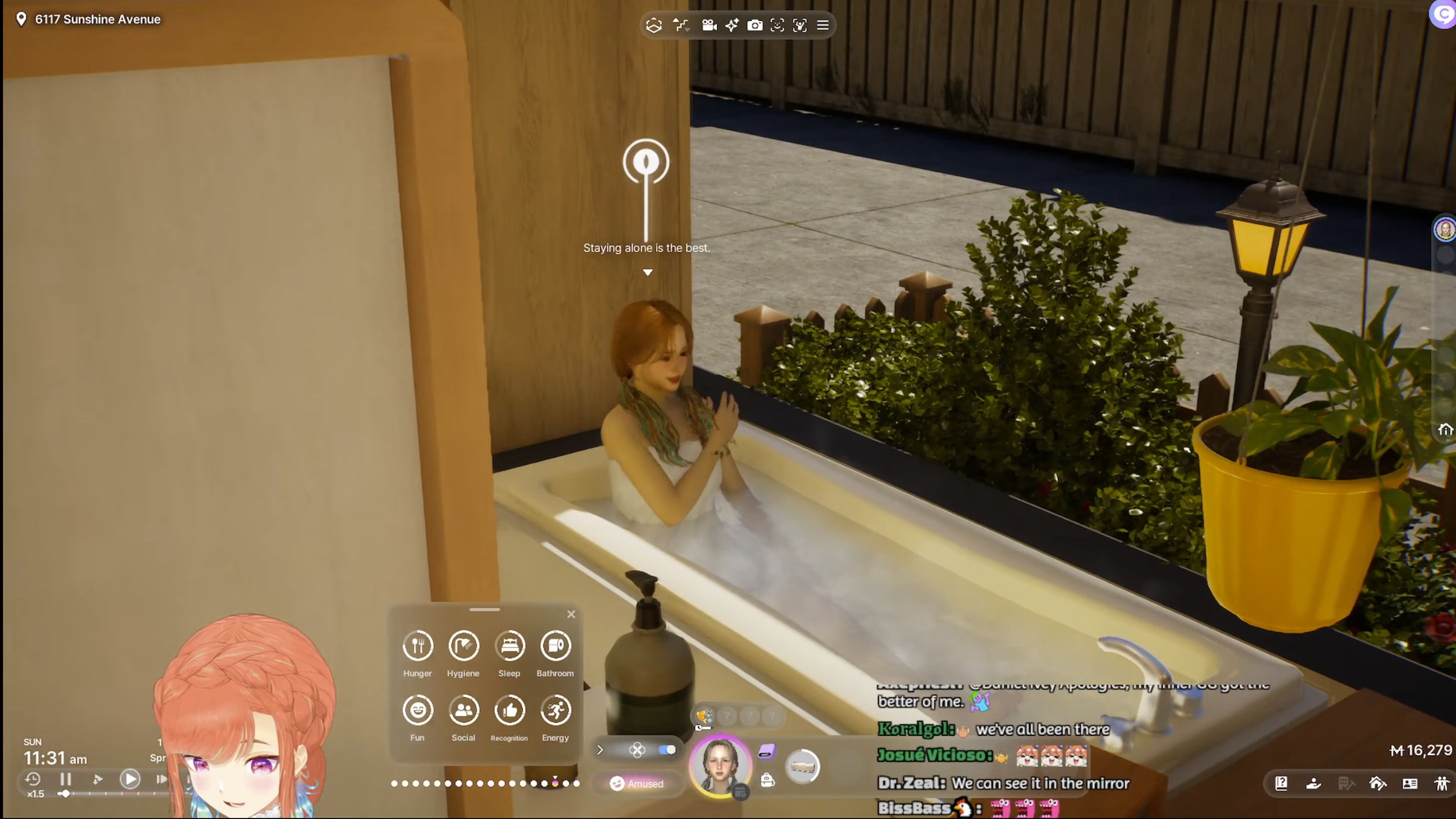Viewport: 1456px width, 819px height.
Task: Choose the Hygiene need icon
Action: [463, 646]
